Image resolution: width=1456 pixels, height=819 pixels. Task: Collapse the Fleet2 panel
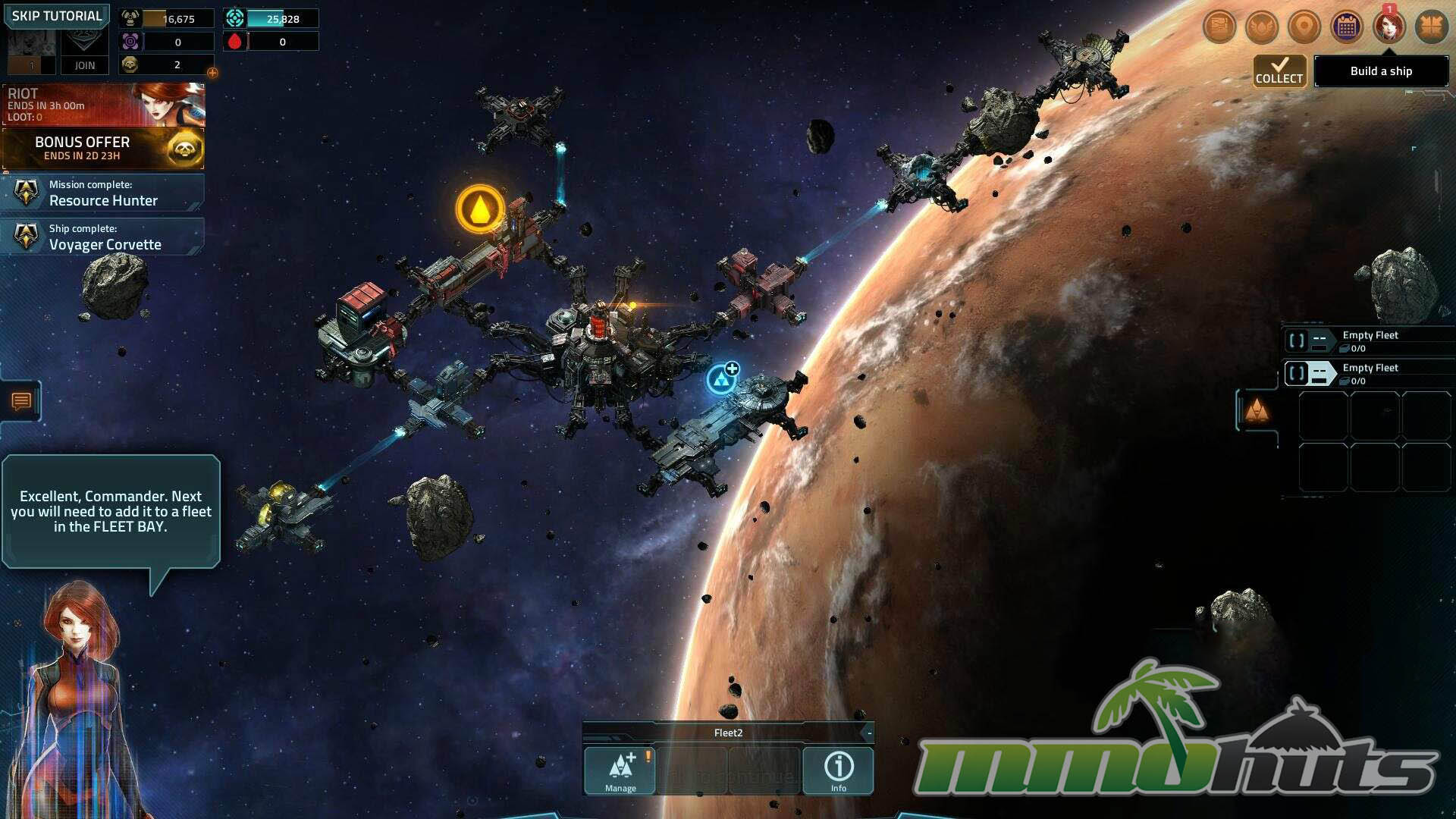869,733
